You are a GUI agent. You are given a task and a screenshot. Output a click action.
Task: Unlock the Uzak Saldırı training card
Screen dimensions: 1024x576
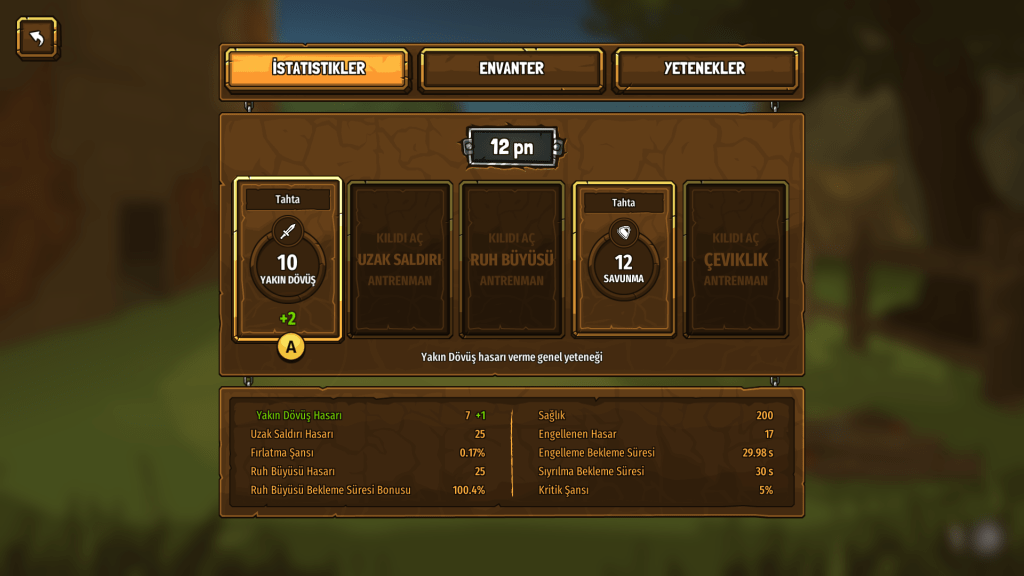[x=400, y=259]
